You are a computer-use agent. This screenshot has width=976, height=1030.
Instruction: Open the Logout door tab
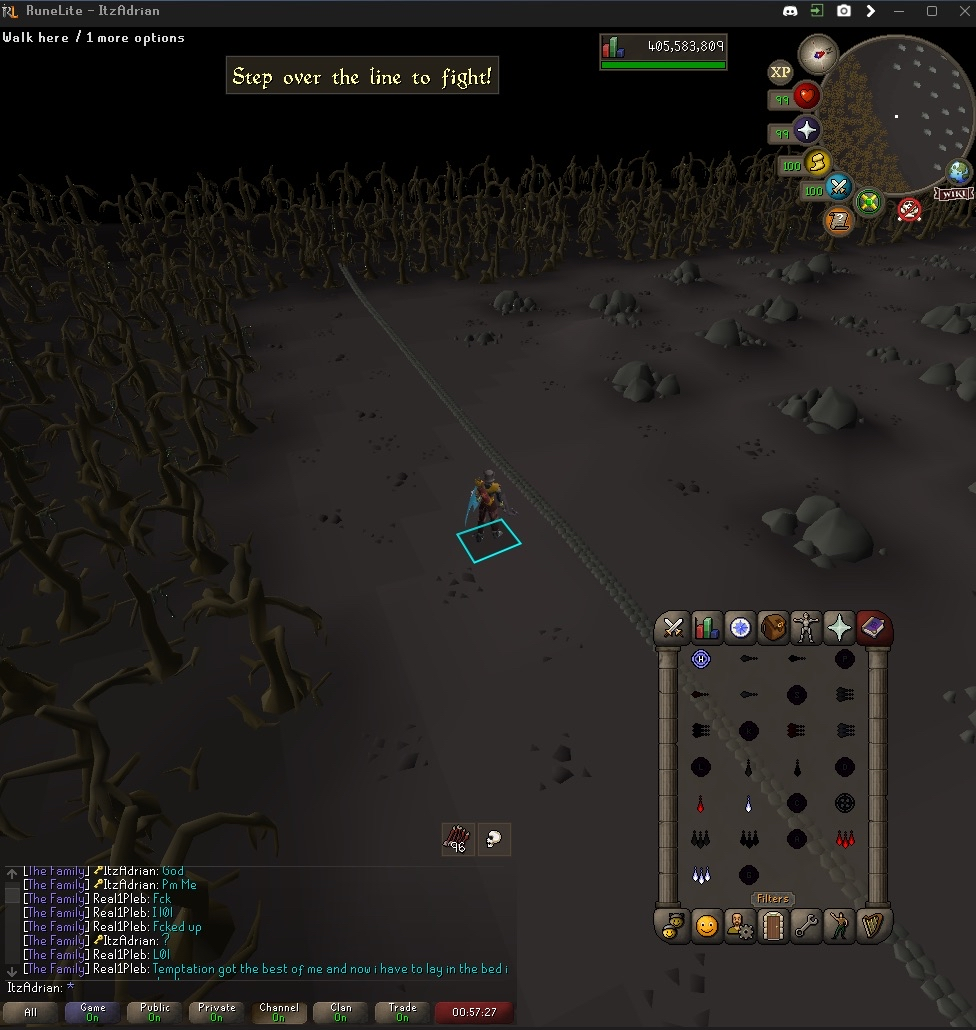773,926
